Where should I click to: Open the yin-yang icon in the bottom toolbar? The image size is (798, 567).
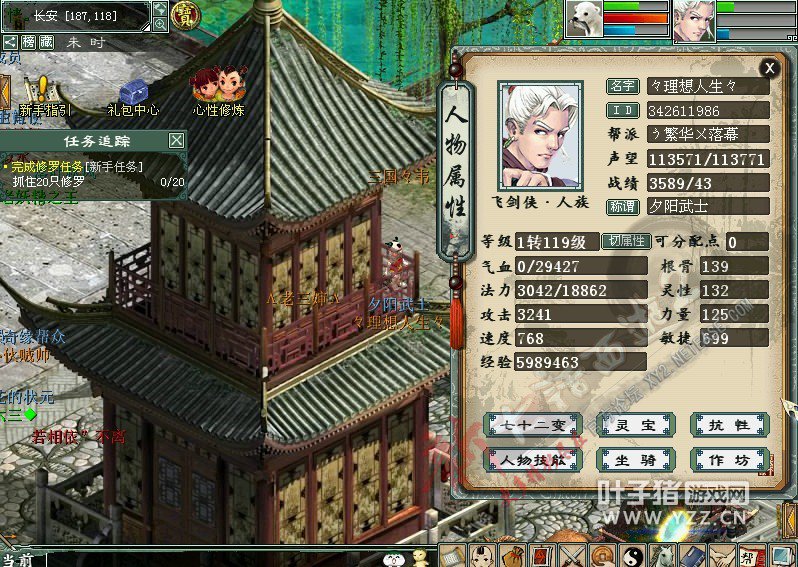[x=631, y=556]
